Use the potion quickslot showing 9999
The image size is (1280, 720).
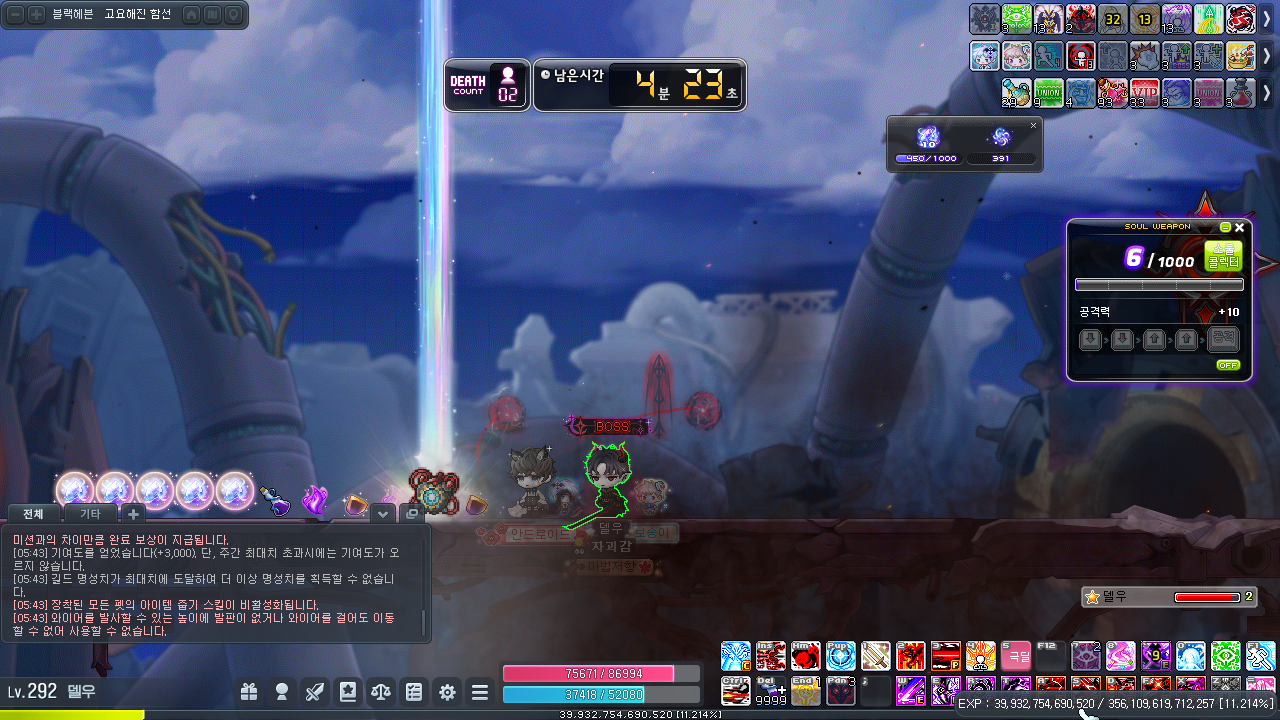point(771,691)
